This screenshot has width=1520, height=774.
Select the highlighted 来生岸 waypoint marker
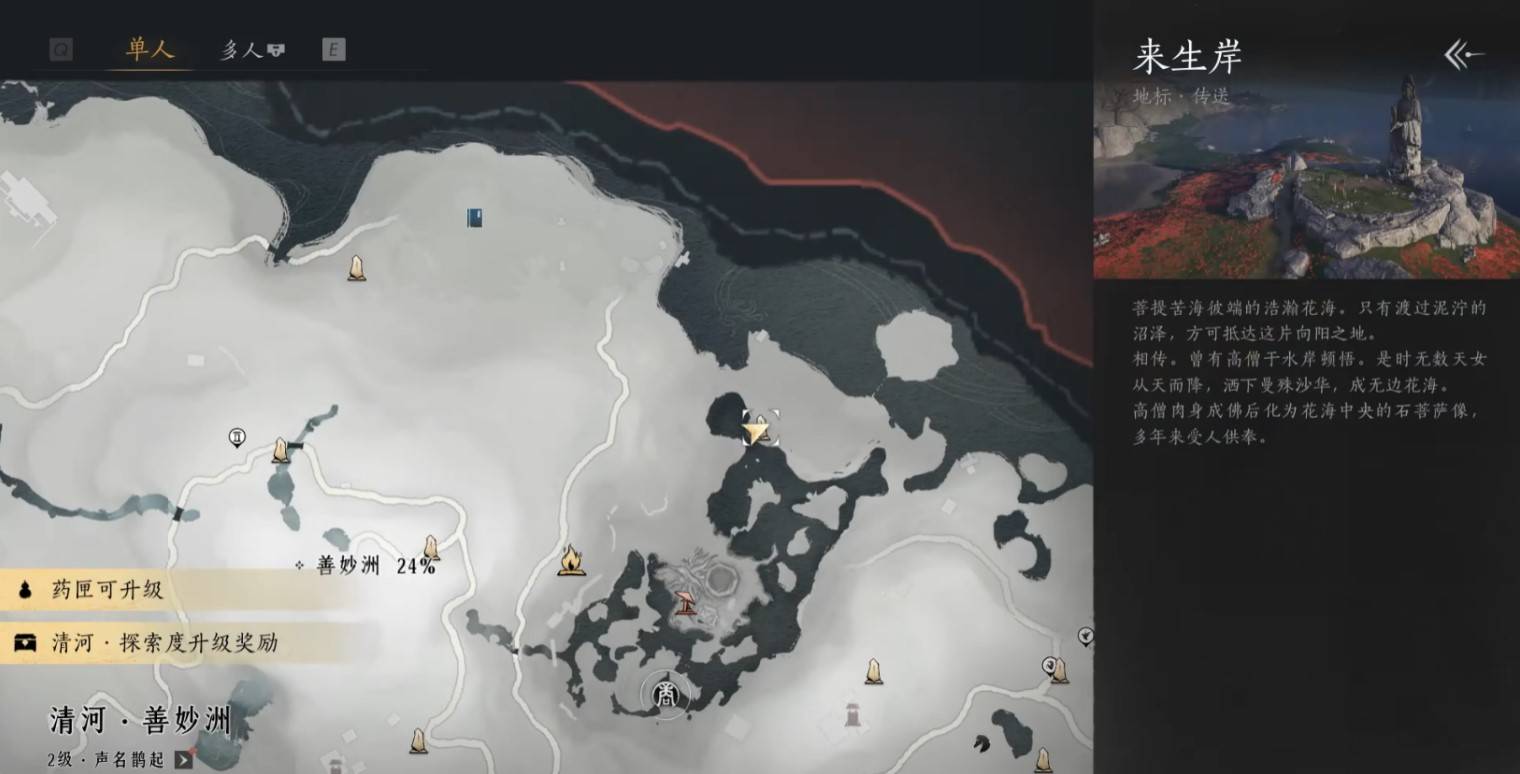(759, 429)
